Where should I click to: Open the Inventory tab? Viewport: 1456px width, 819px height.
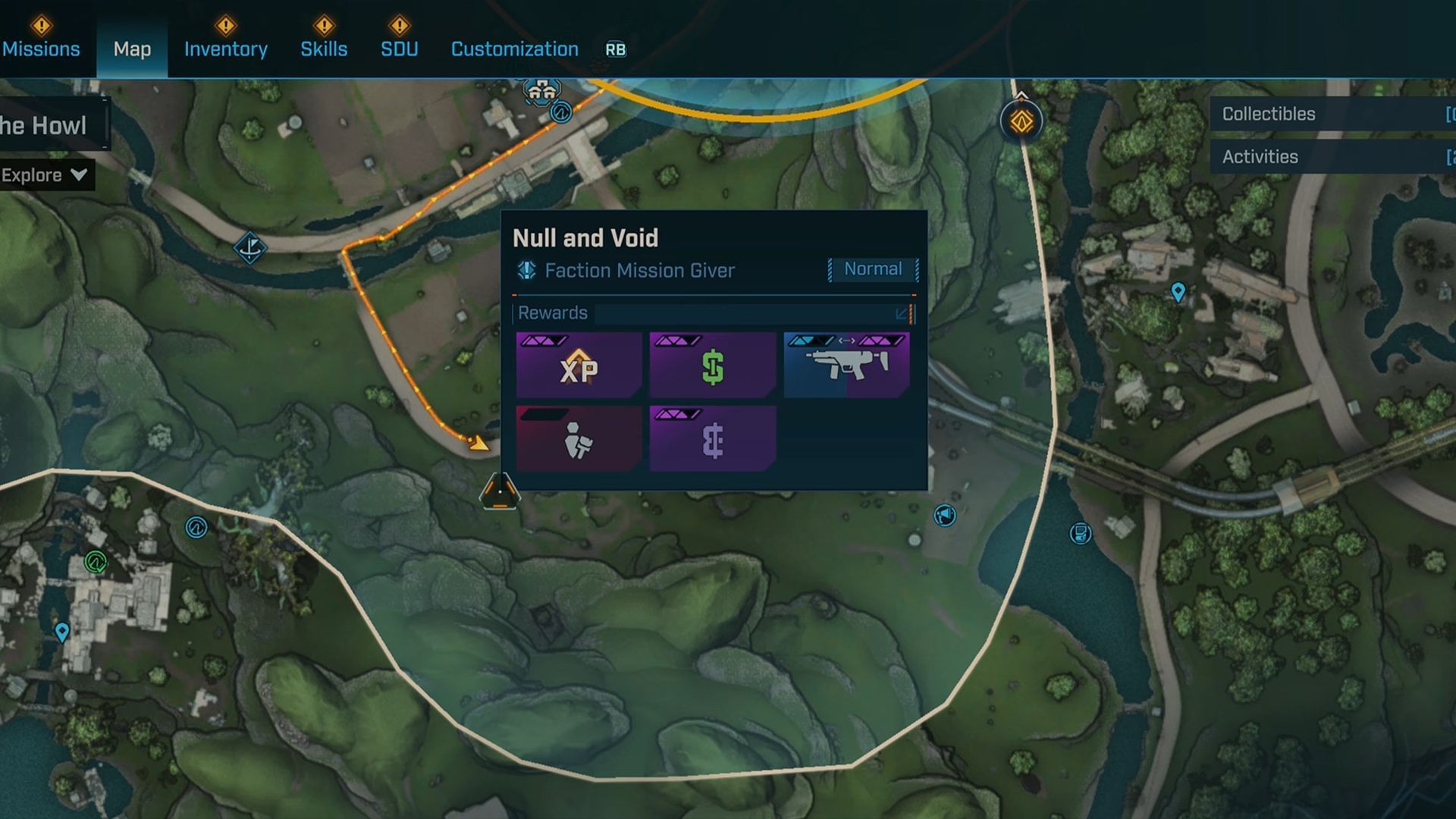[225, 49]
